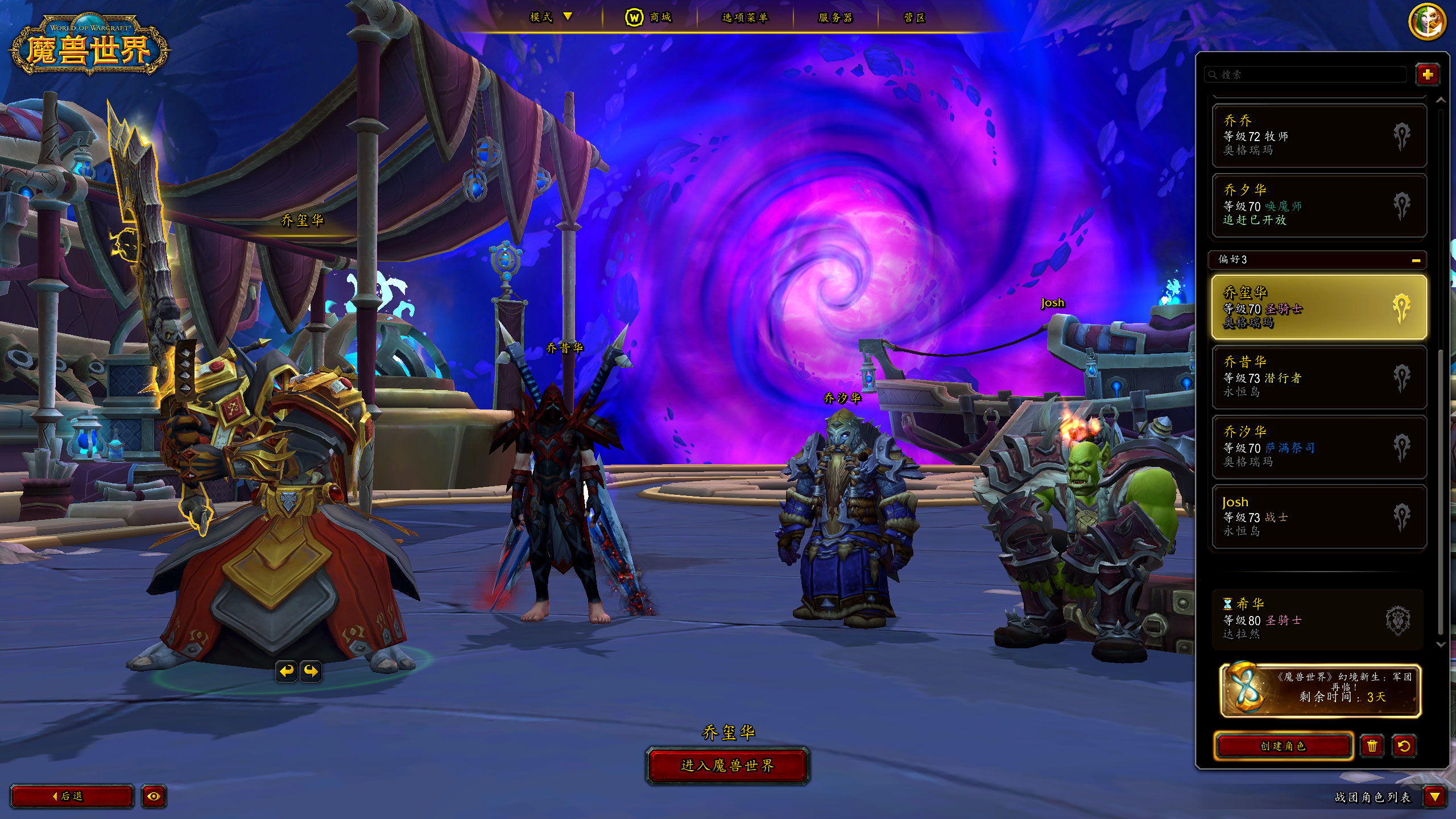This screenshot has width=1456, height=819.
Task: Toggle the eye visibility button
Action: (154, 796)
